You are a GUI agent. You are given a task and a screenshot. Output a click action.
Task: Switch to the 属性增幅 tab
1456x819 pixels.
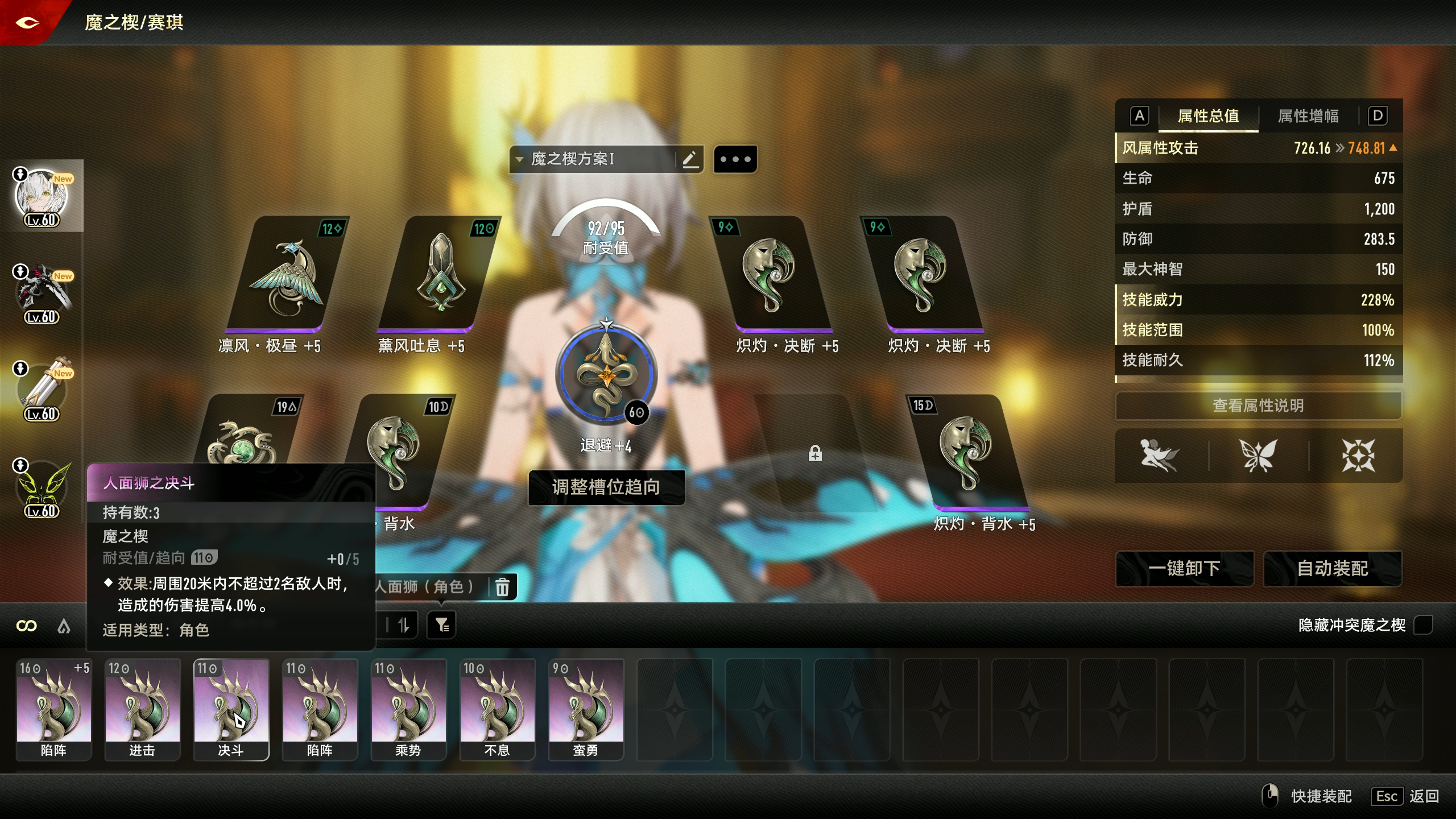click(1308, 116)
